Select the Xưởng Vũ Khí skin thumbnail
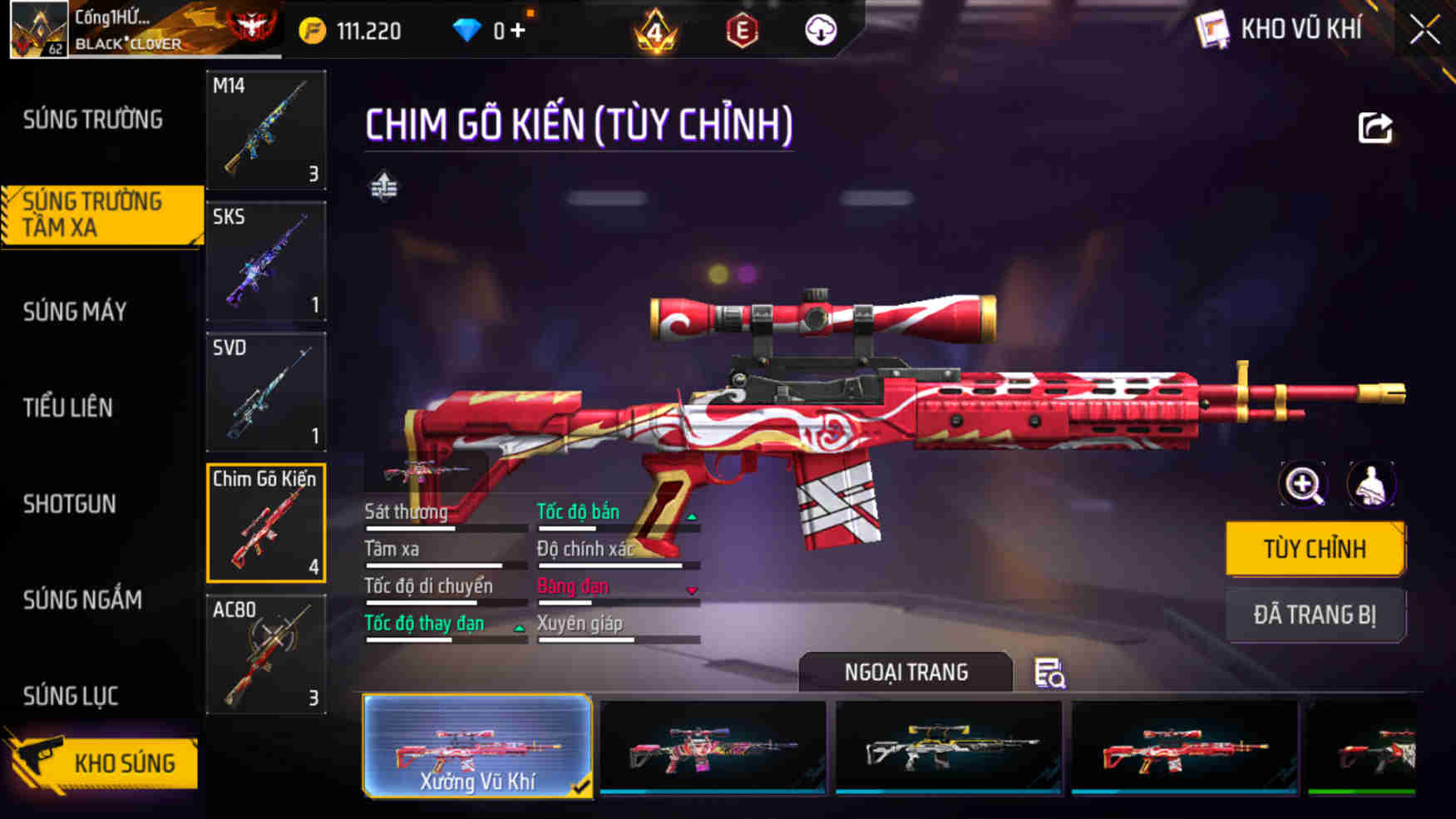The height and width of the screenshot is (819, 1456). pyautogui.click(x=476, y=746)
